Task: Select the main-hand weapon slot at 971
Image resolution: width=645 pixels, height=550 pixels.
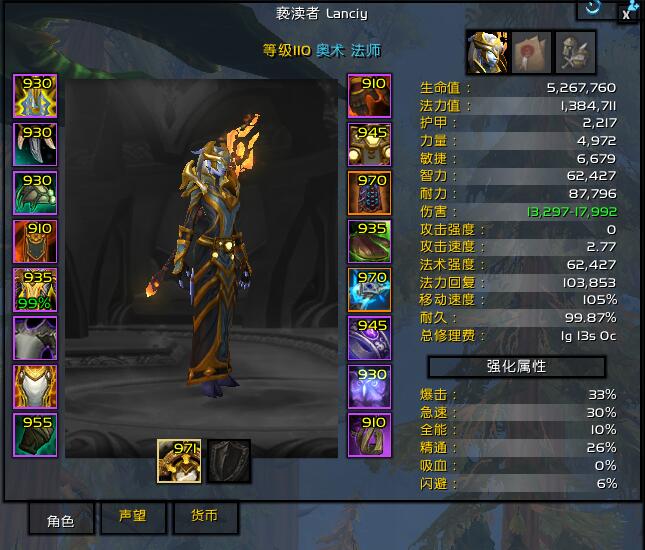Action: pos(180,461)
